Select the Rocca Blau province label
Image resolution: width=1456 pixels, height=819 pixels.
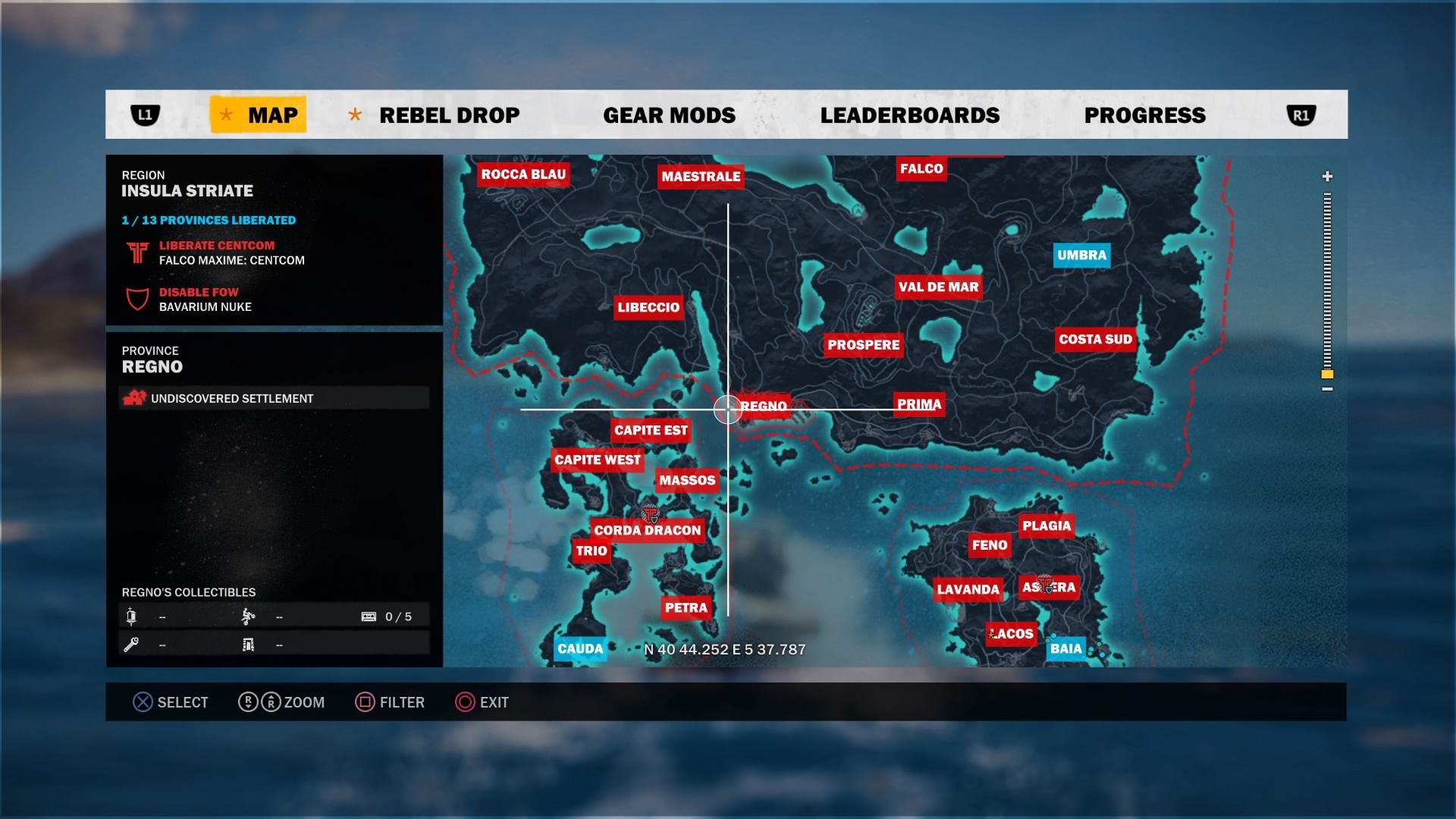pos(523,174)
